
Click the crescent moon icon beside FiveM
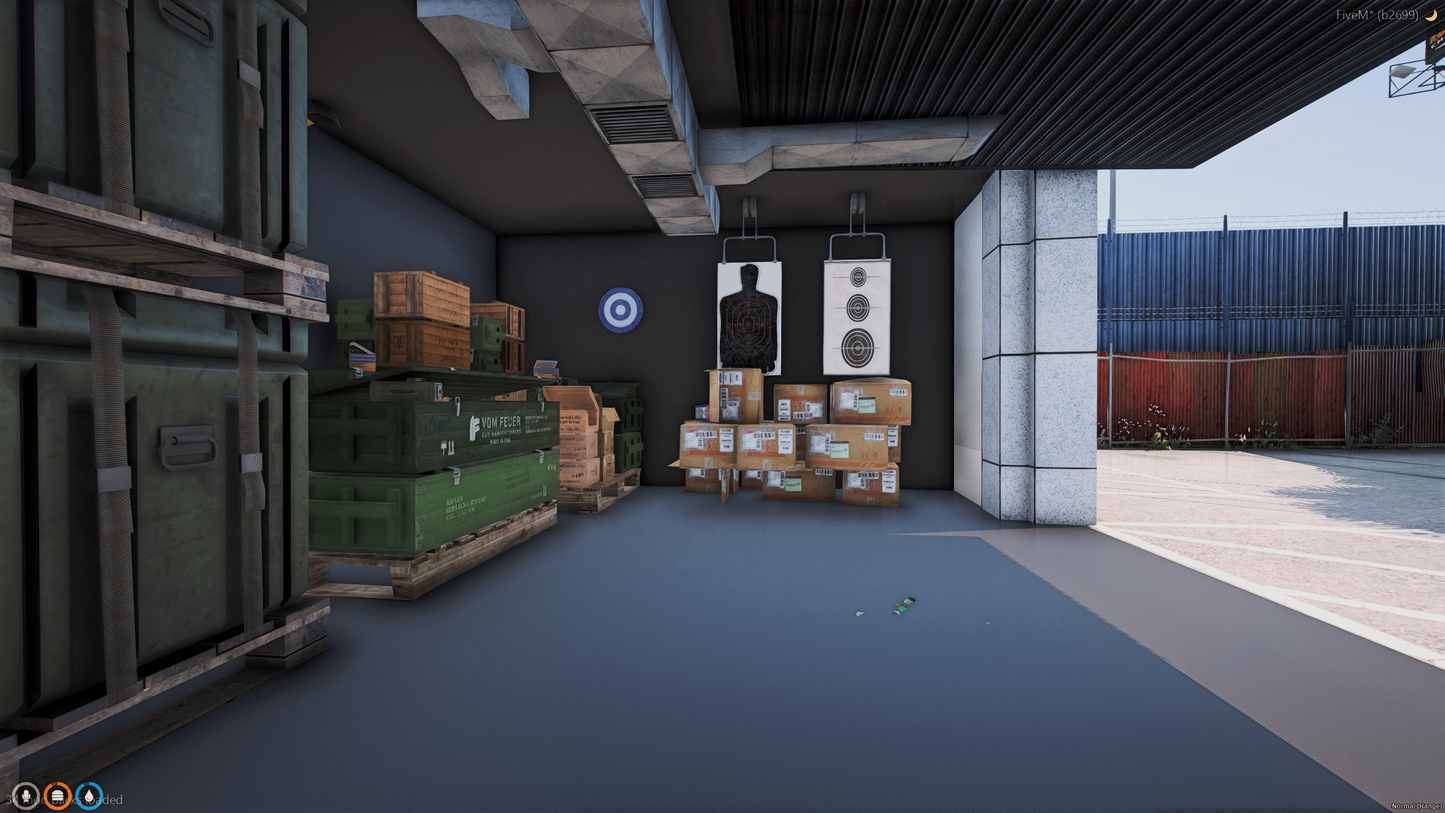[1431, 15]
